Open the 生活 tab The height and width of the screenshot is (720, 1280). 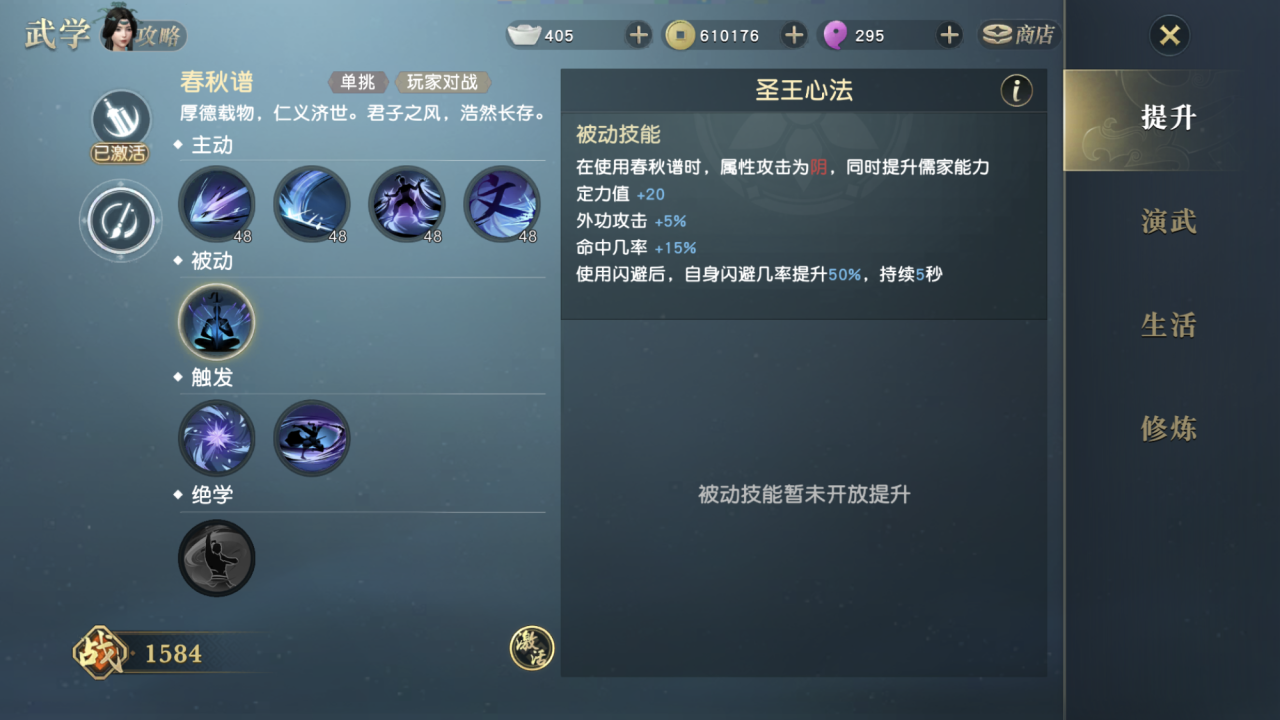coord(1166,324)
